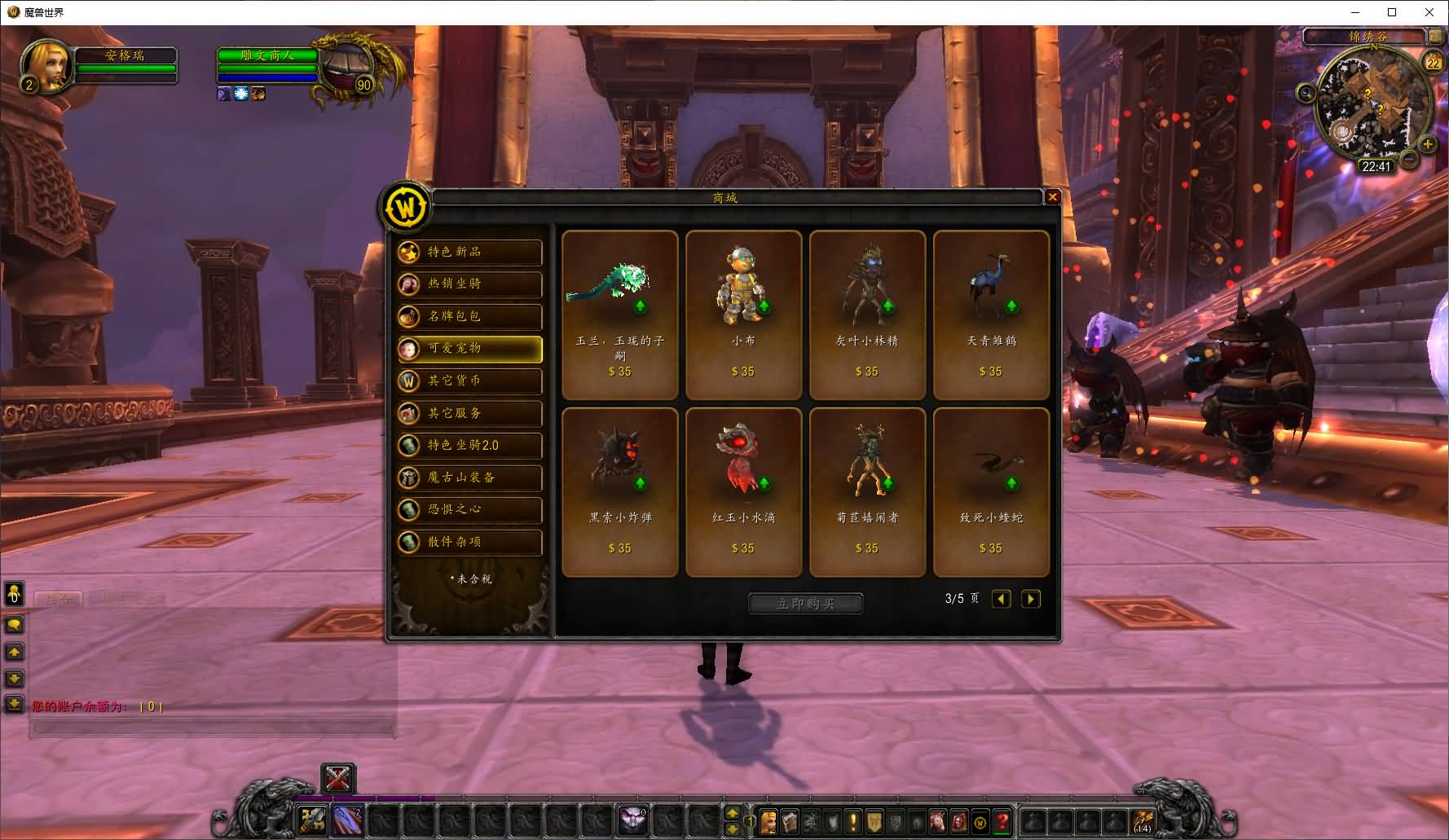Viewport: 1449px width, 840px height.
Task: Select the 散件杂项 category
Action: 470,542
